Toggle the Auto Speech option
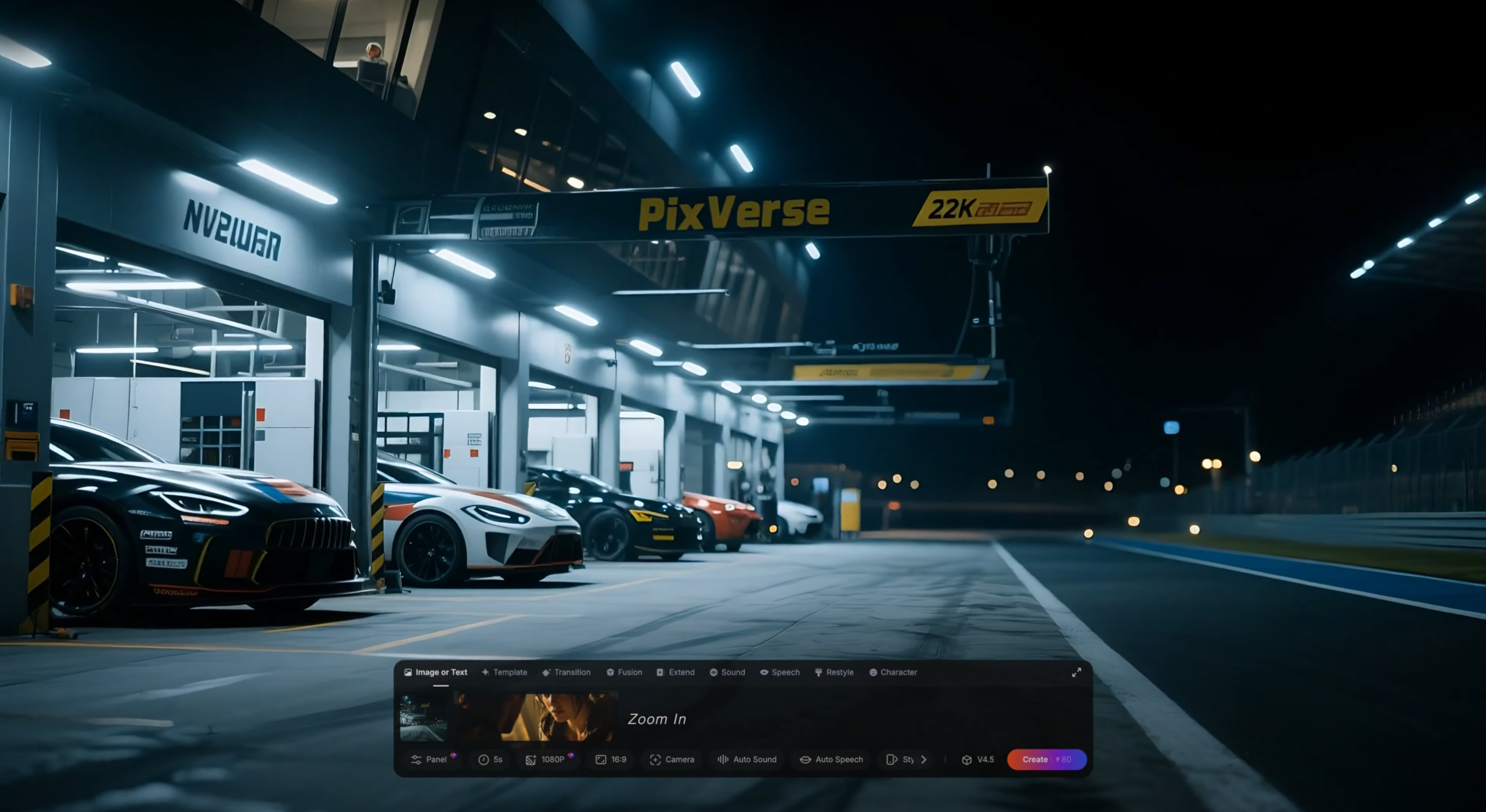1486x812 pixels. [x=831, y=759]
